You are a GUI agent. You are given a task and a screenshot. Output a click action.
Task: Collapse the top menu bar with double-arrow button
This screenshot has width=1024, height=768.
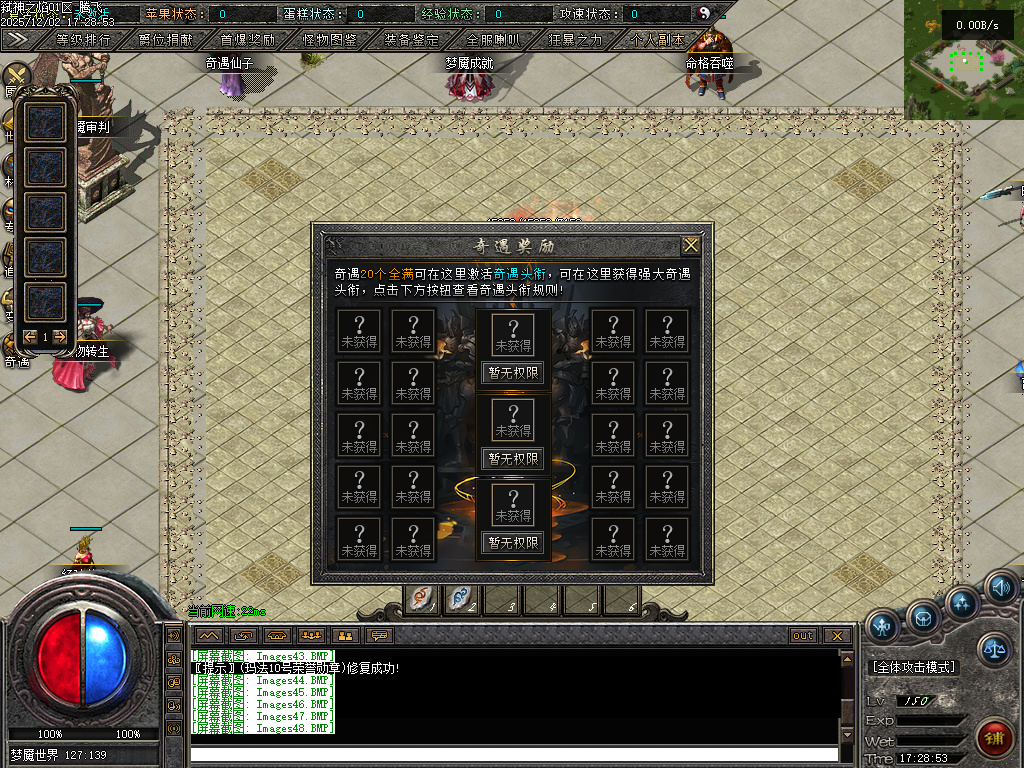pos(17,39)
